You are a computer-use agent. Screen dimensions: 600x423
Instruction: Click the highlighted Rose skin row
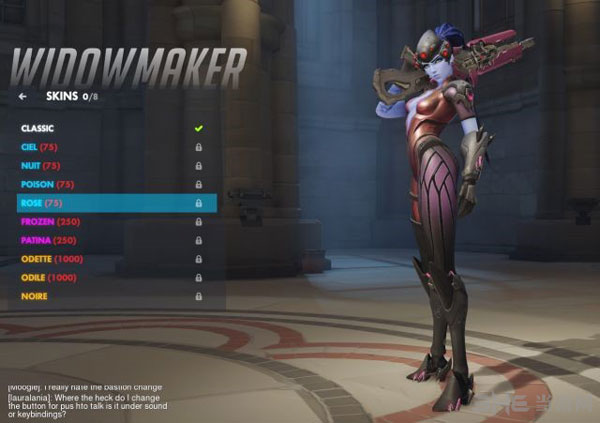pyautogui.click(x=116, y=203)
